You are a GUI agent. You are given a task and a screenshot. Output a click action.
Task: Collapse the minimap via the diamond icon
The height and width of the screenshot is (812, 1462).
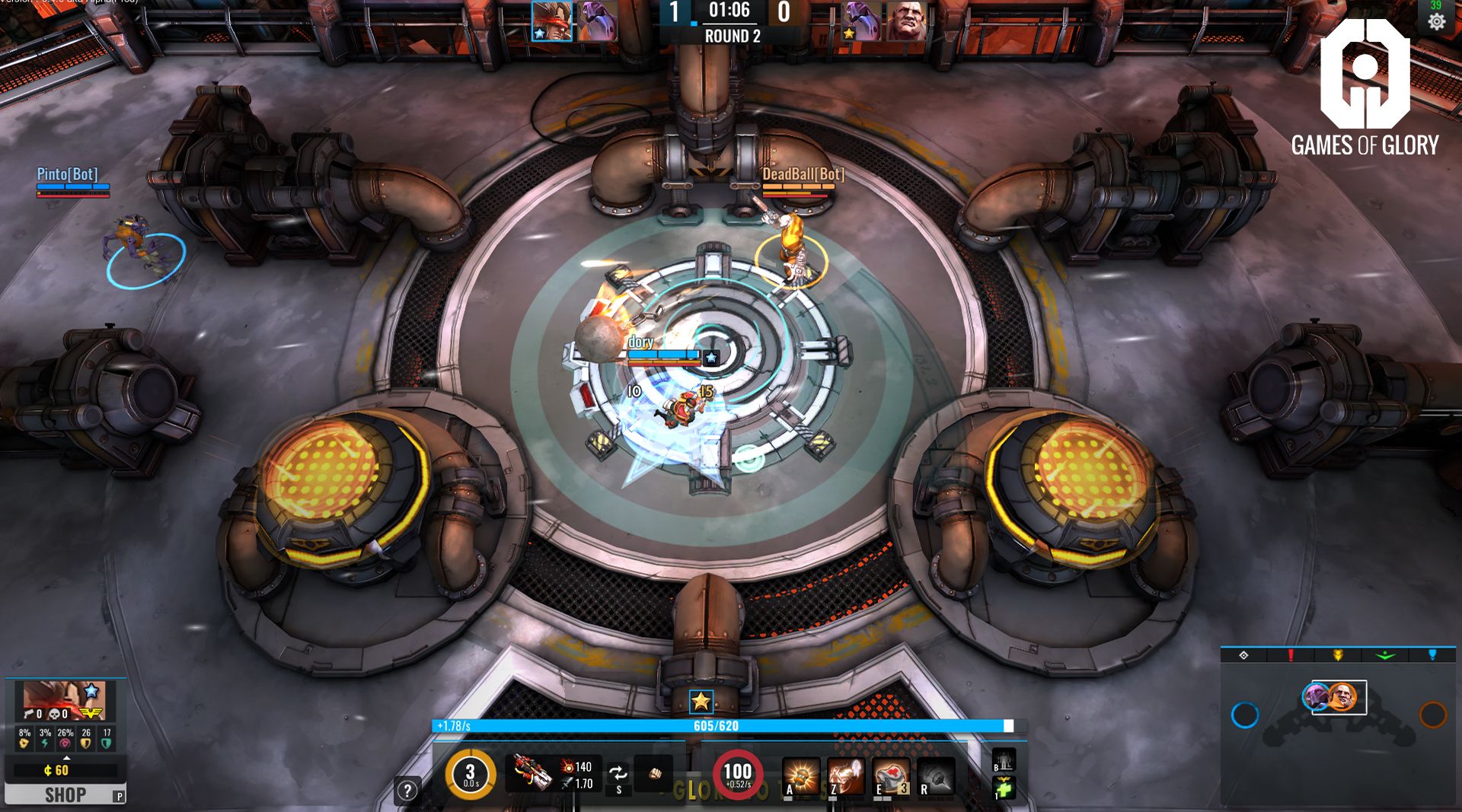point(1243,655)
